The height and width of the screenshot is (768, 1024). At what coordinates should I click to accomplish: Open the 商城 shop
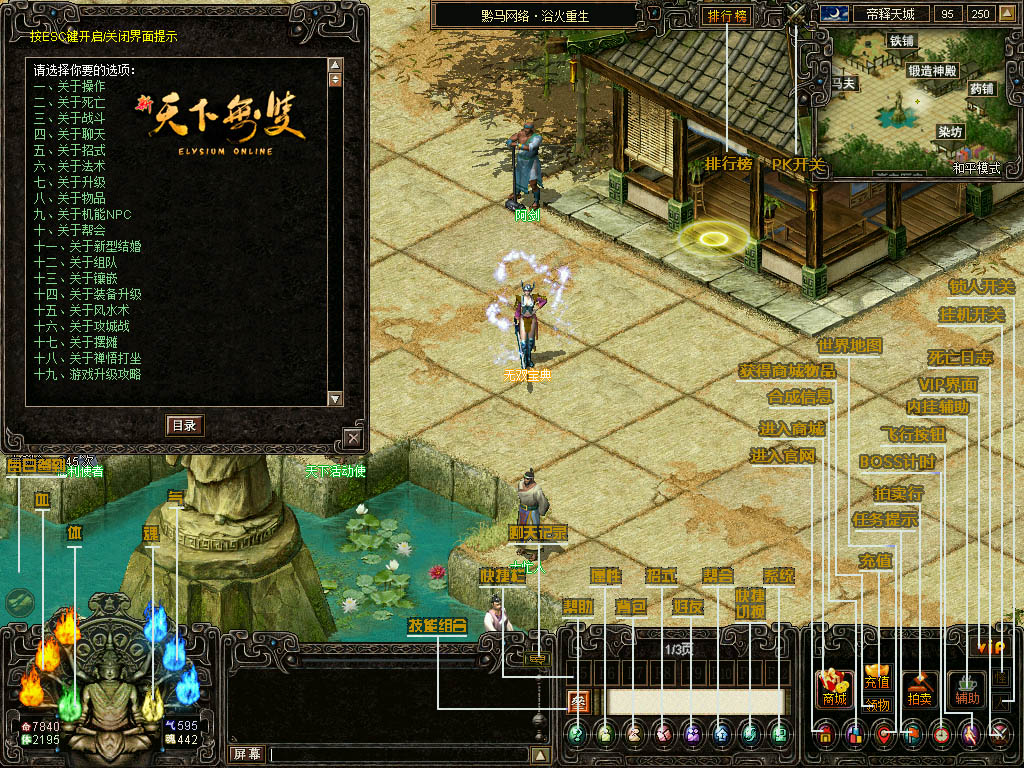(x=835, y=690)
